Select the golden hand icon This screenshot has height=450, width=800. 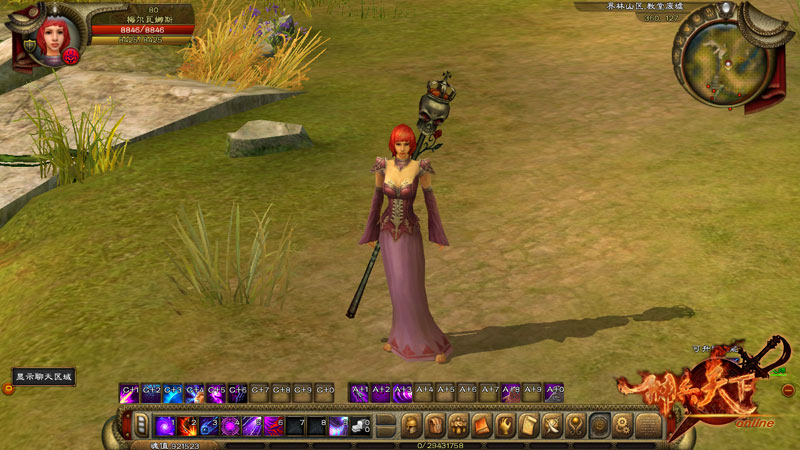point(506,425)
